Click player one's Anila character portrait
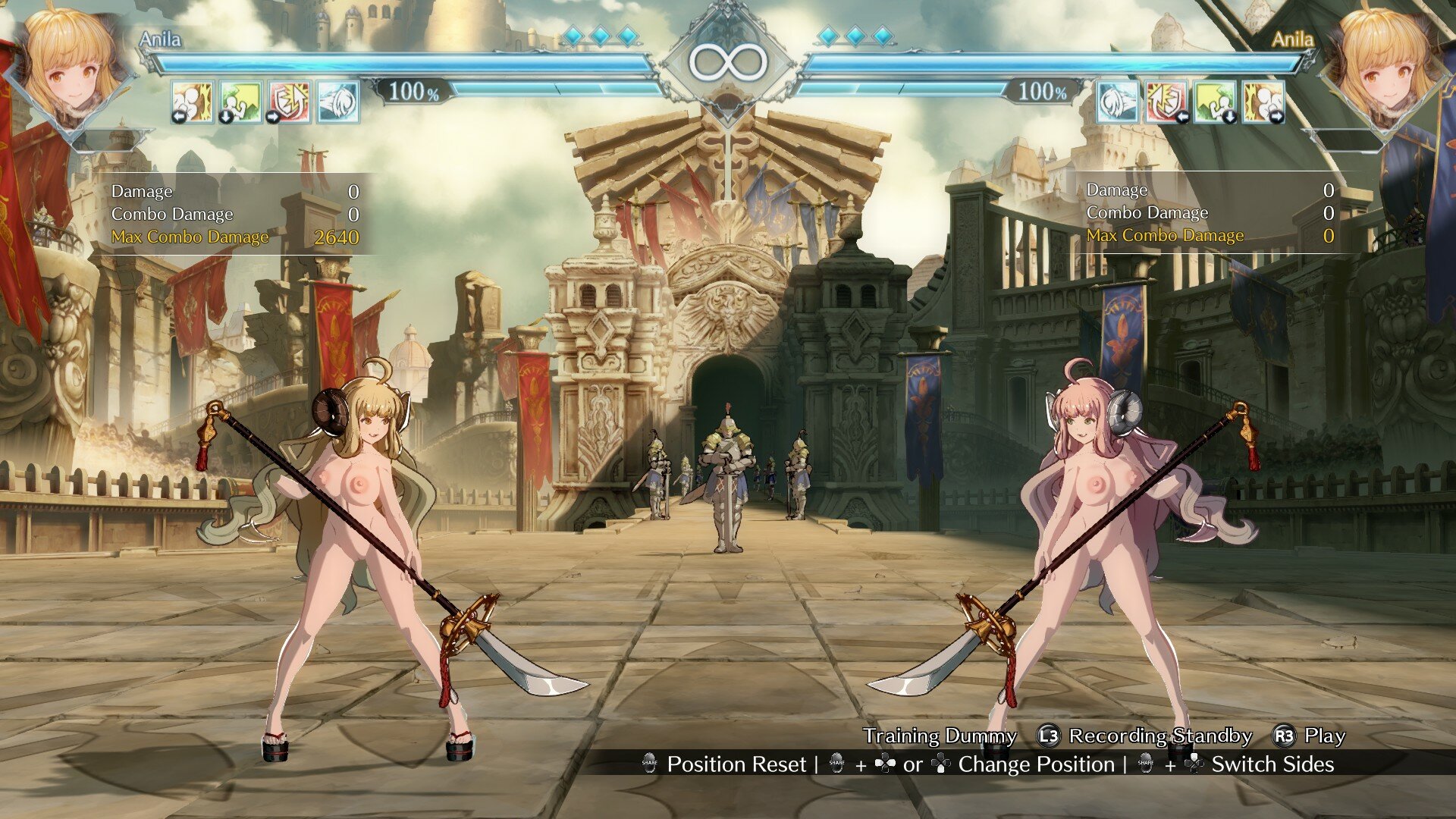The width and height of the screenshot is (1456, 819). click(72, 68)
